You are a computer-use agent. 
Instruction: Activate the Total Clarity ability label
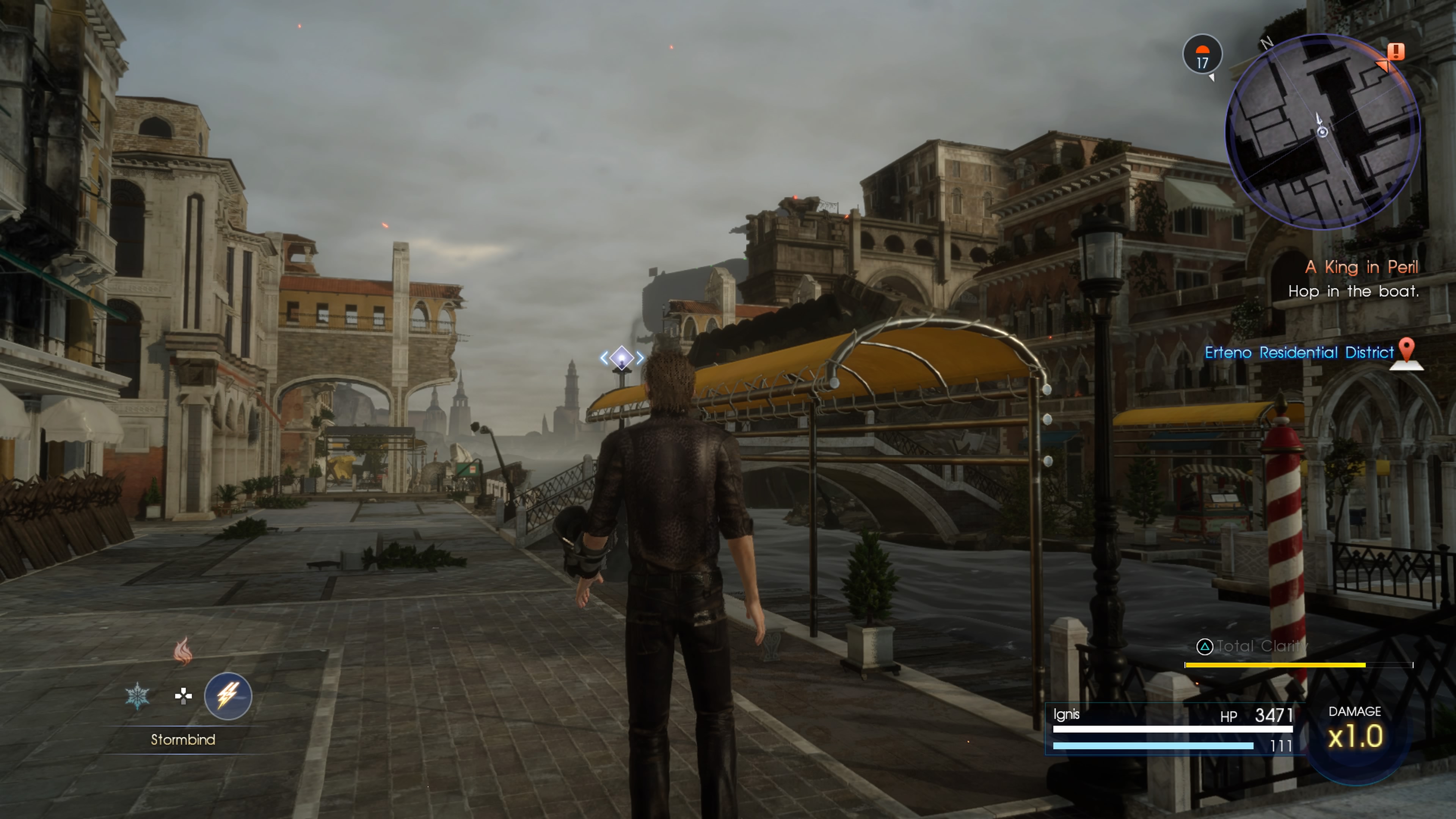click(1252, 646)
